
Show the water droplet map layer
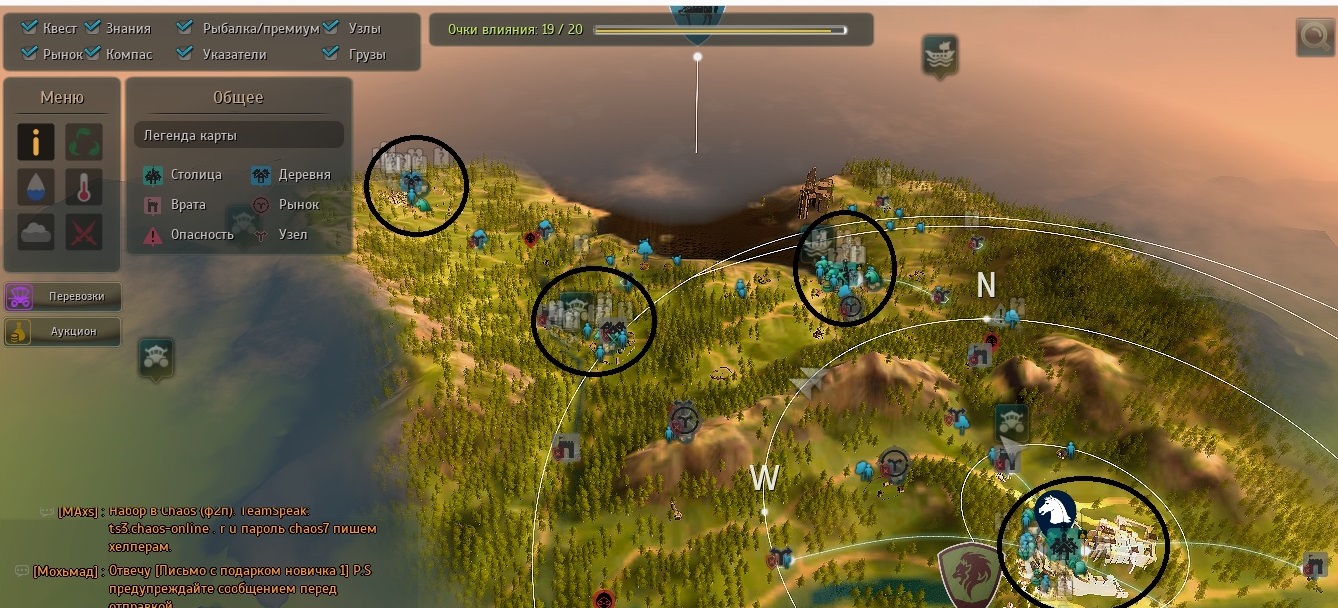click(x=36, y=187)
